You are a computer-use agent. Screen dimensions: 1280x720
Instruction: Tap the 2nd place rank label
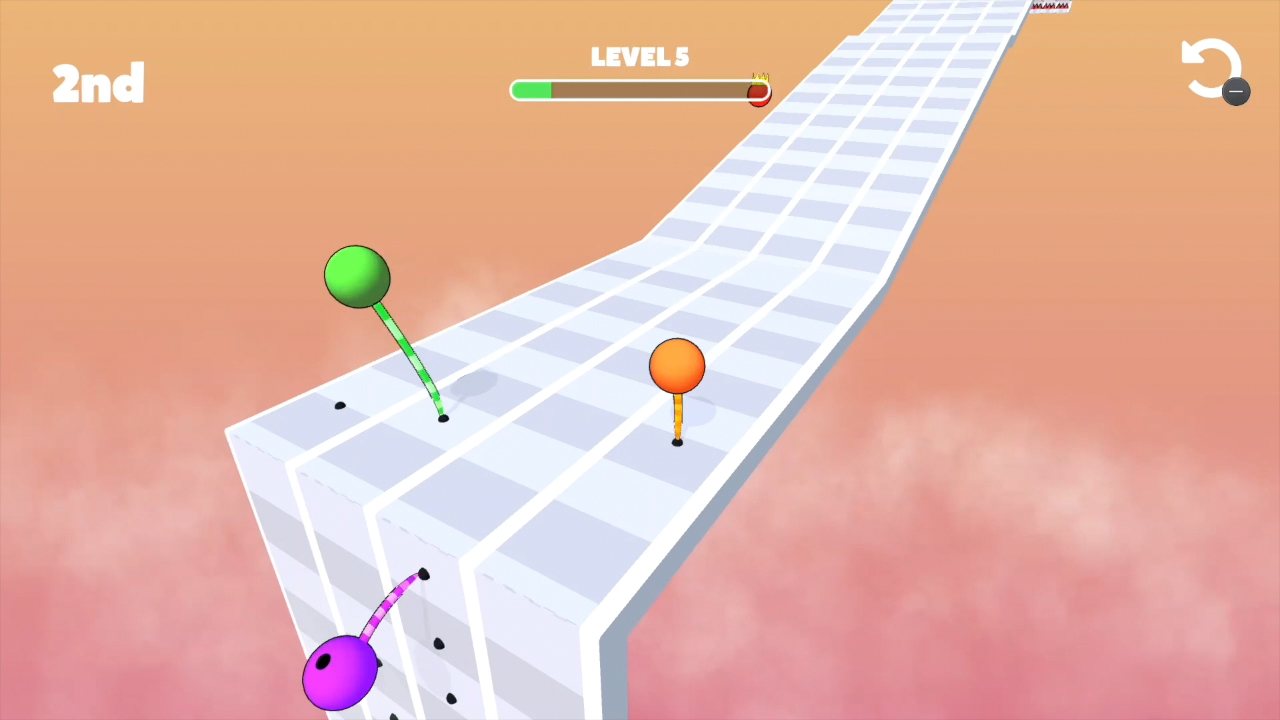tap(97, 83)
